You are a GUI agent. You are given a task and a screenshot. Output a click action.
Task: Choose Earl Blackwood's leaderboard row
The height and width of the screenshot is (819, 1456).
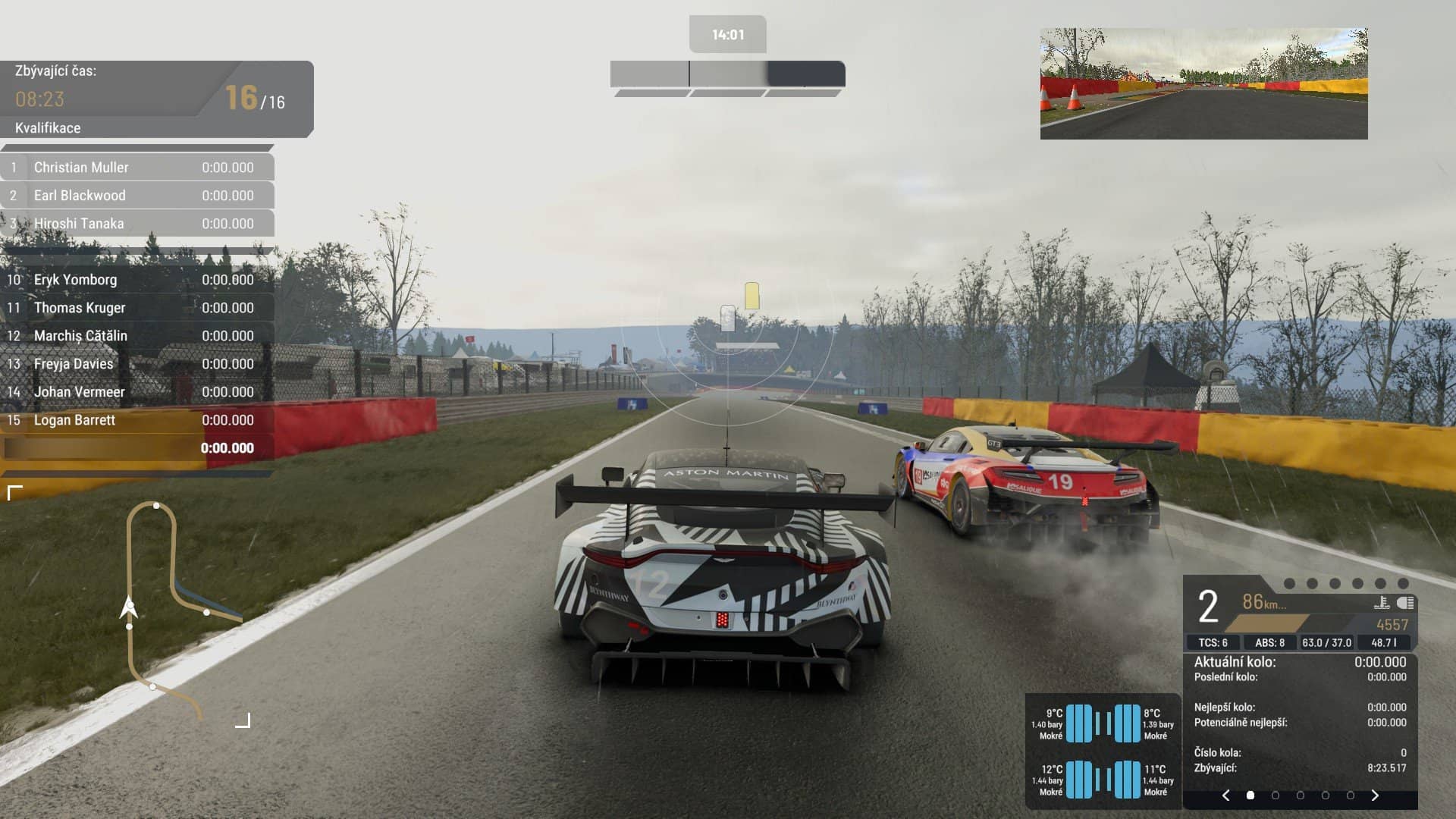pyautogui.click(x=137, y=196)
